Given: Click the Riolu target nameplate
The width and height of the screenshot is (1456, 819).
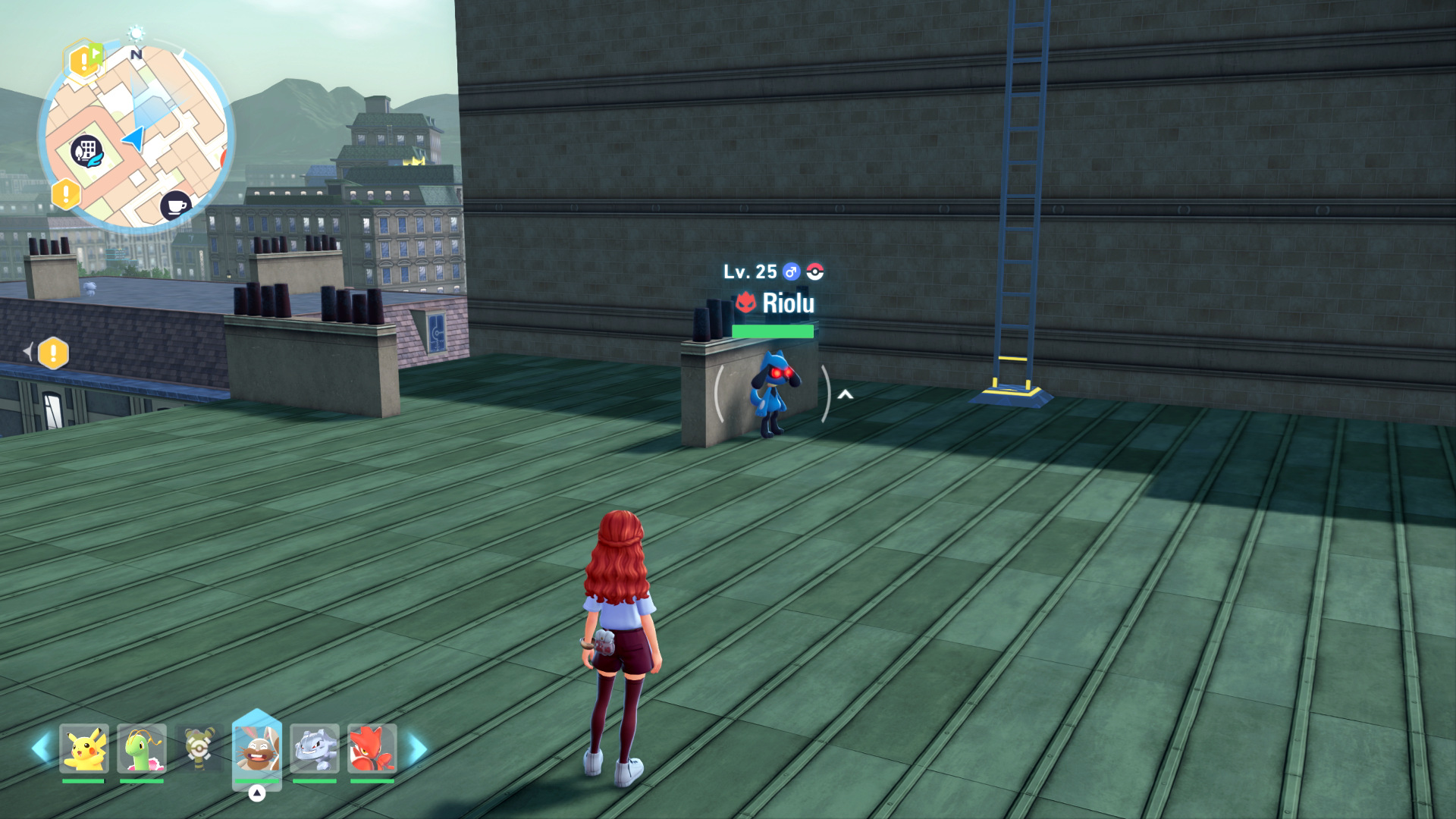Looking at the screenshot, I should [x=773, y=303].
